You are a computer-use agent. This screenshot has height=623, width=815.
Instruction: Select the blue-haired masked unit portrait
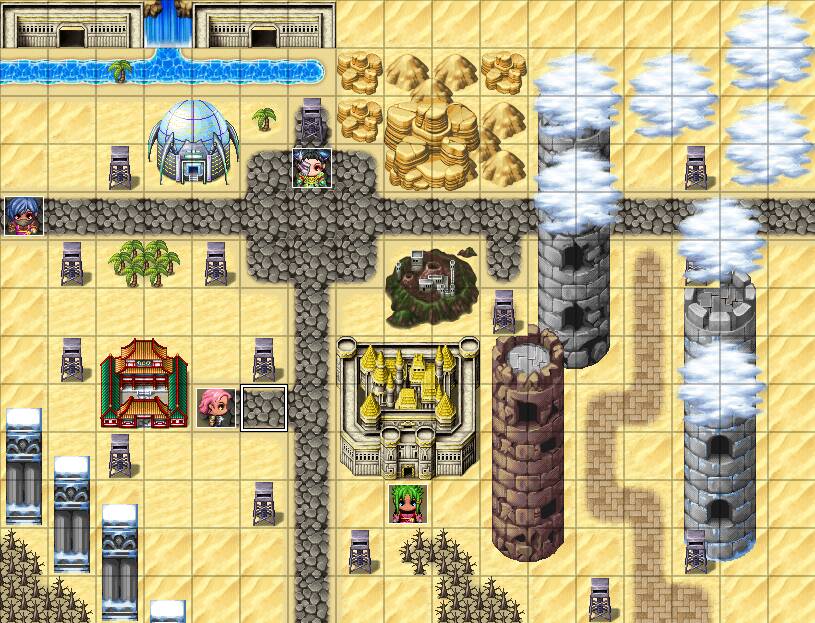23,216
